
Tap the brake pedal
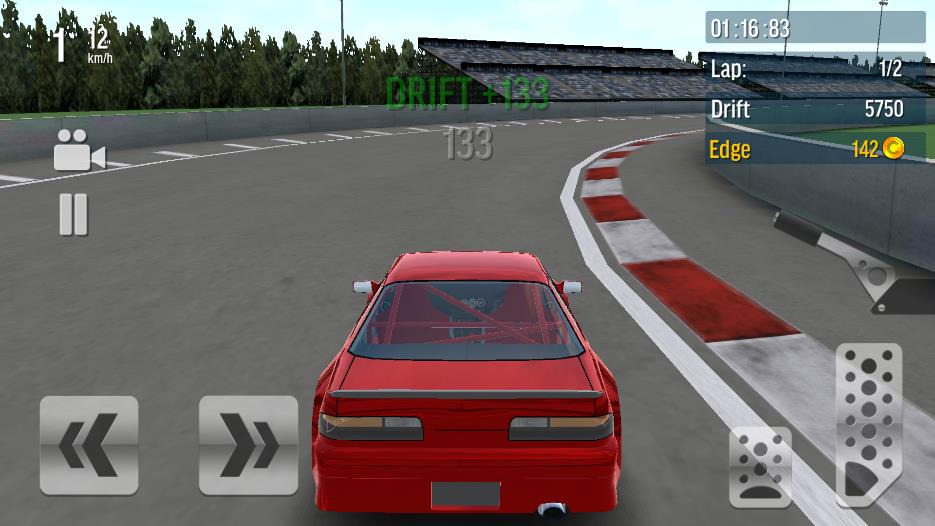click(760, 467)
